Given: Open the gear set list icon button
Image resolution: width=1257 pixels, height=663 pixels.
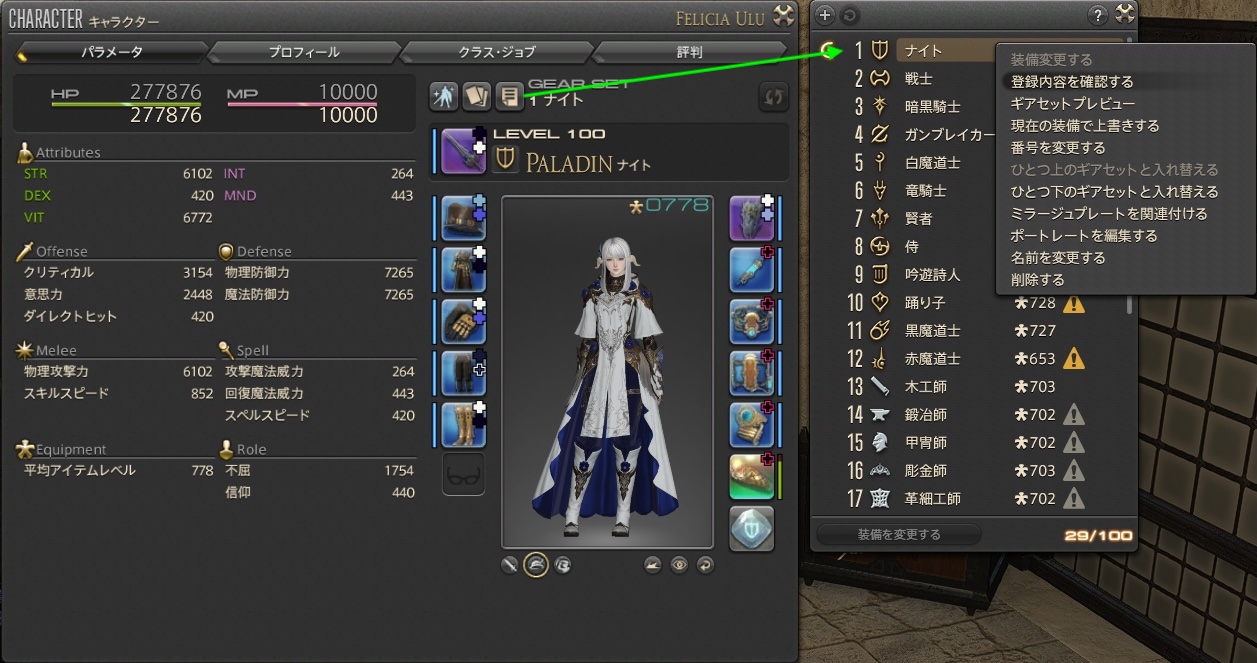Looking at the screenshot, I should (510, 96).
